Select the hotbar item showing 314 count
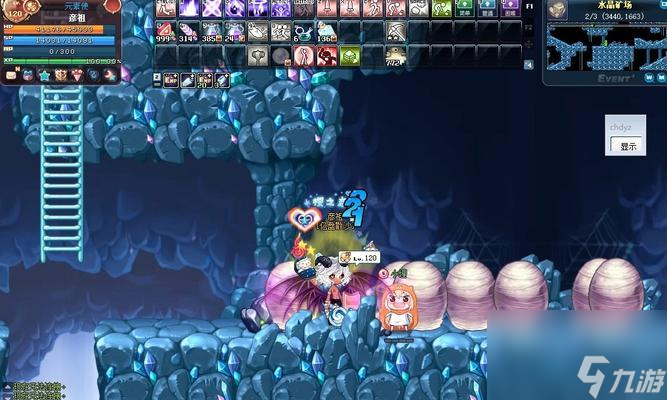 [189, 32]
